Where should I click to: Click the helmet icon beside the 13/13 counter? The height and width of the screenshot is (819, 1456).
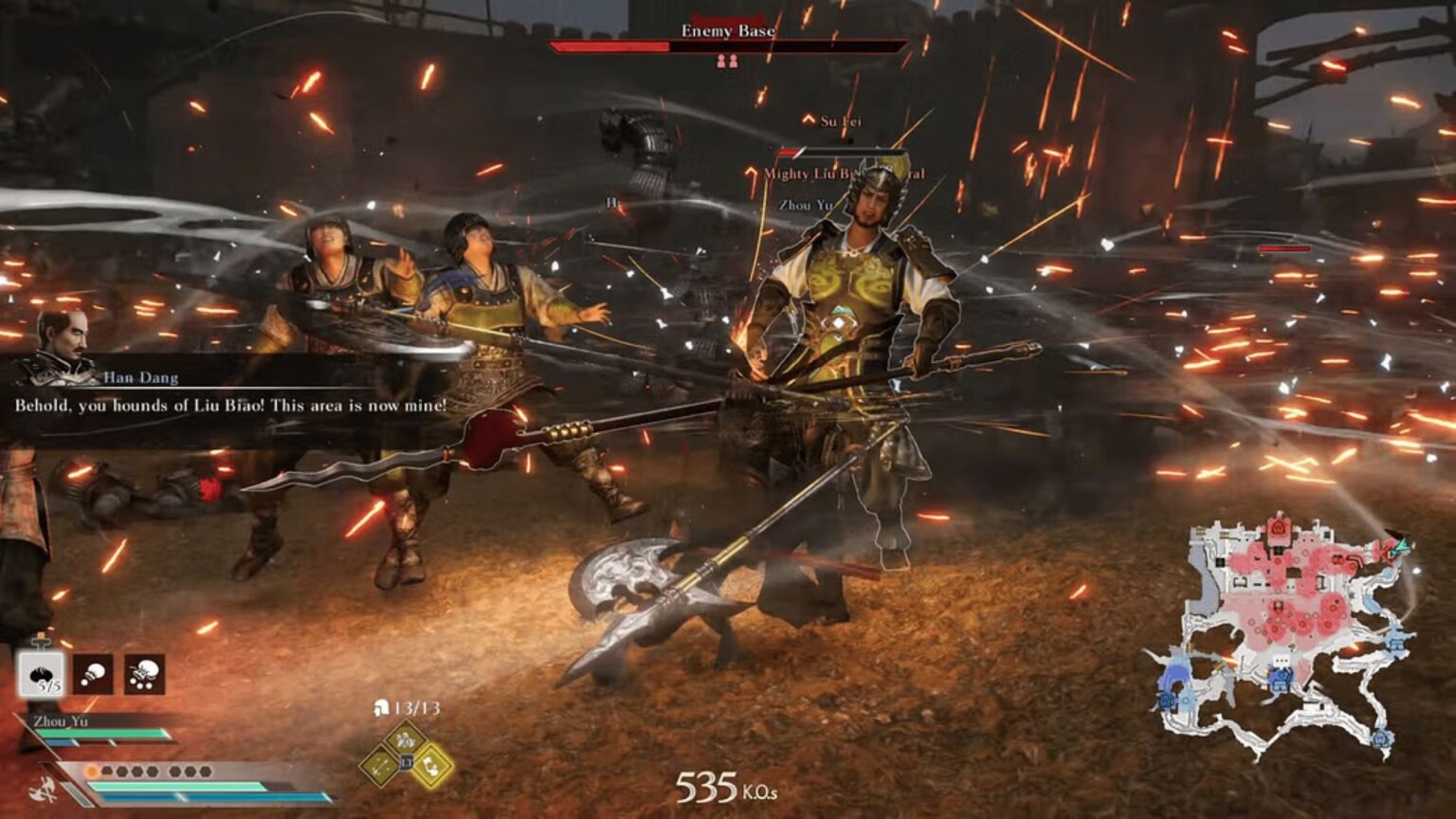[381, 708]
